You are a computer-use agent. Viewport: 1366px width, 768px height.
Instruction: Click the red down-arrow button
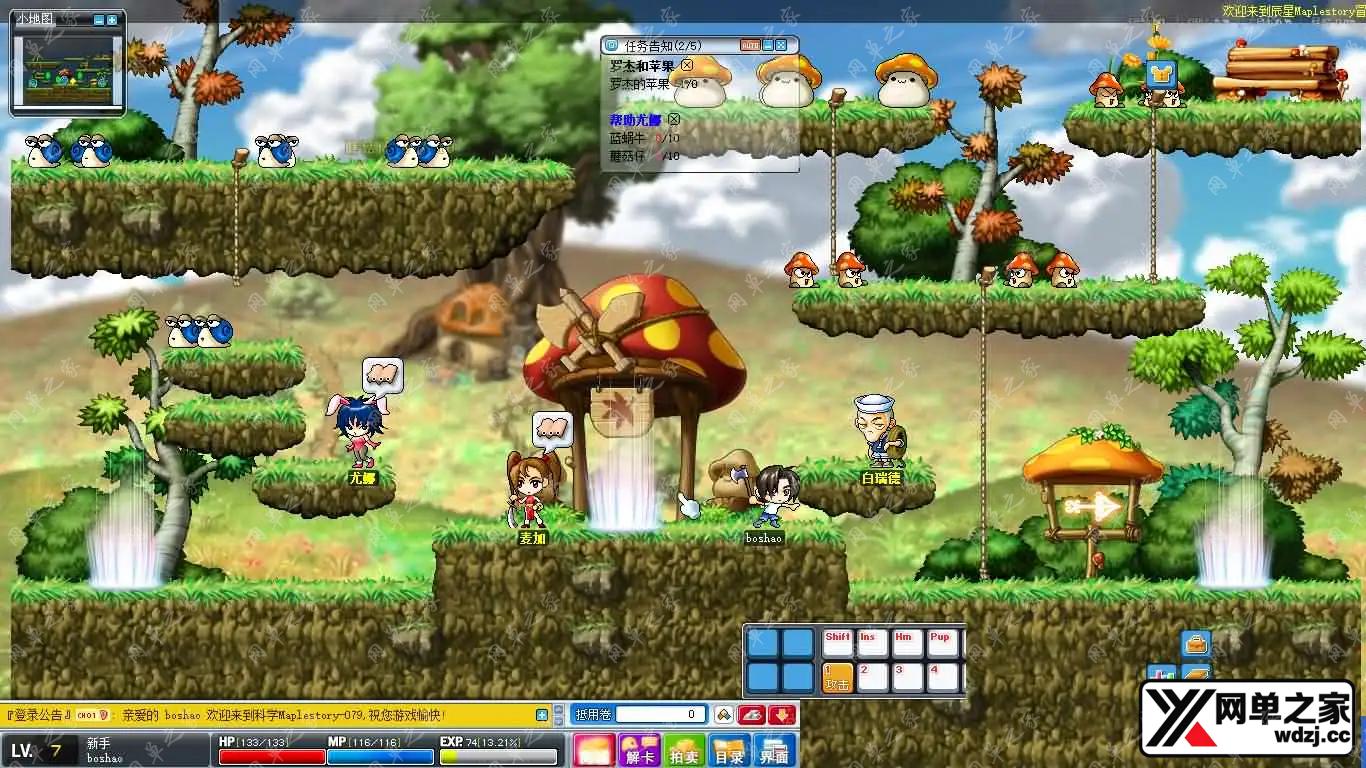[782, 715]
